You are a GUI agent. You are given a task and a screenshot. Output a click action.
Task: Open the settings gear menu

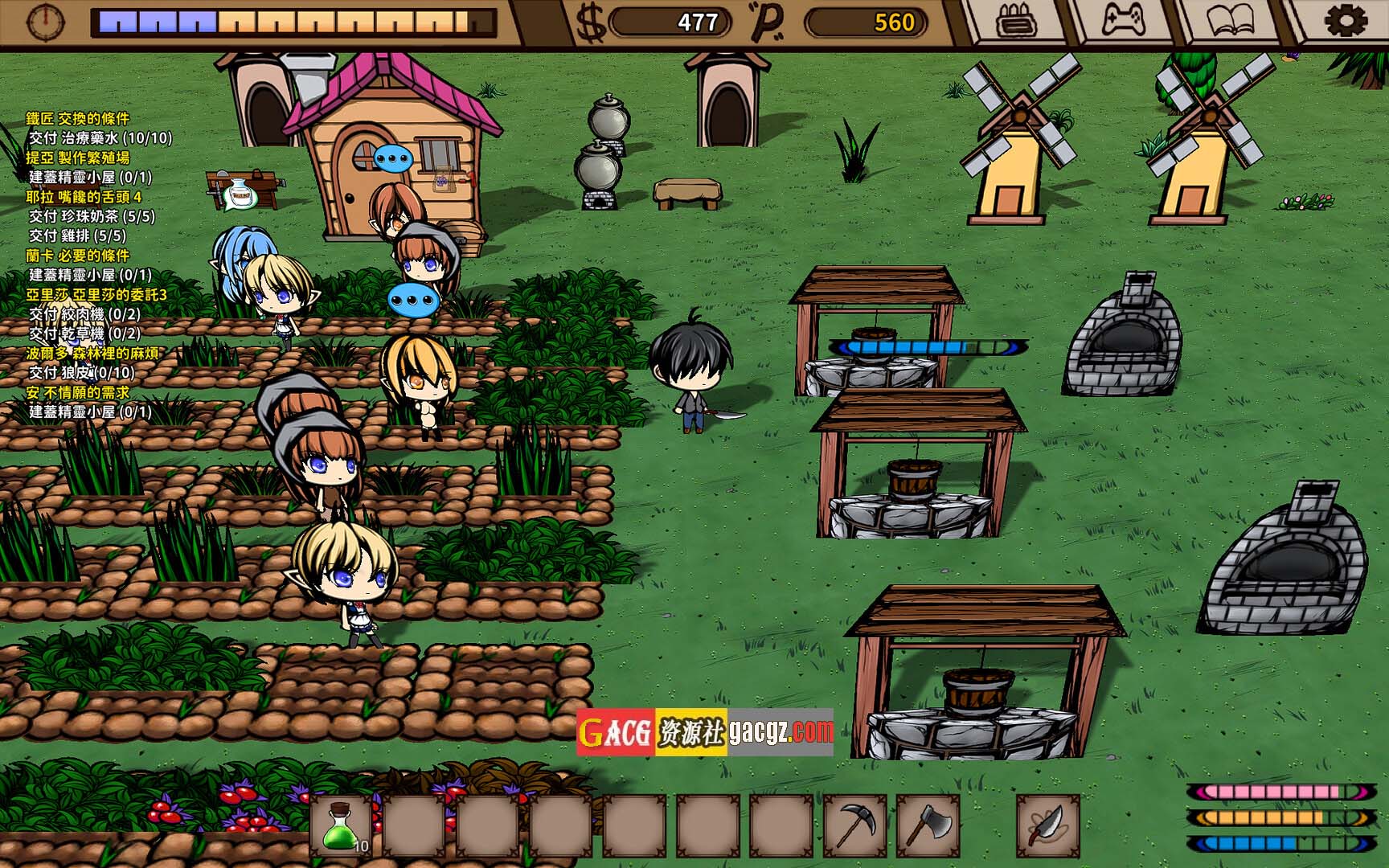(1344, 22)
